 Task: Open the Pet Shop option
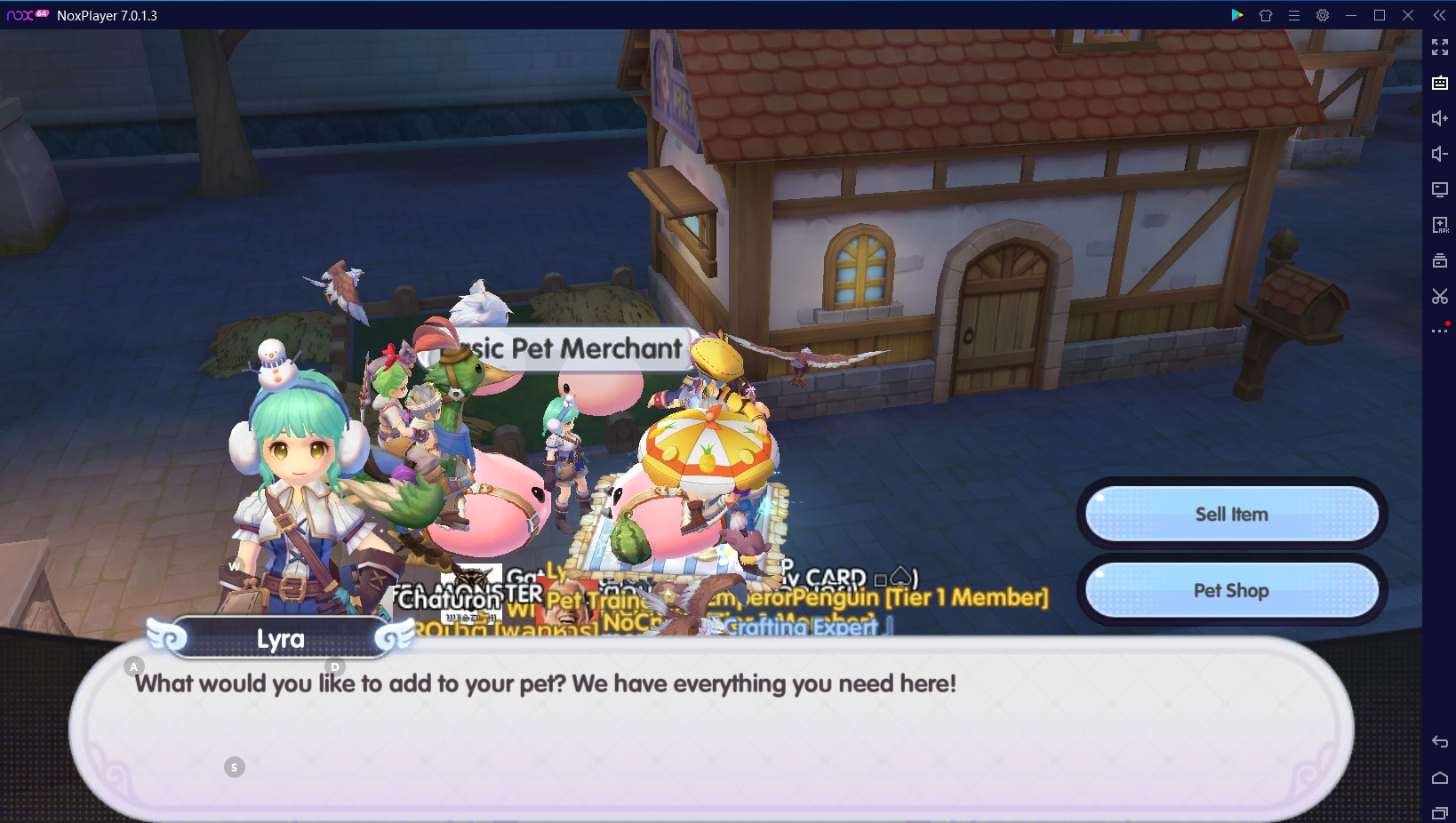point(1231,591)
